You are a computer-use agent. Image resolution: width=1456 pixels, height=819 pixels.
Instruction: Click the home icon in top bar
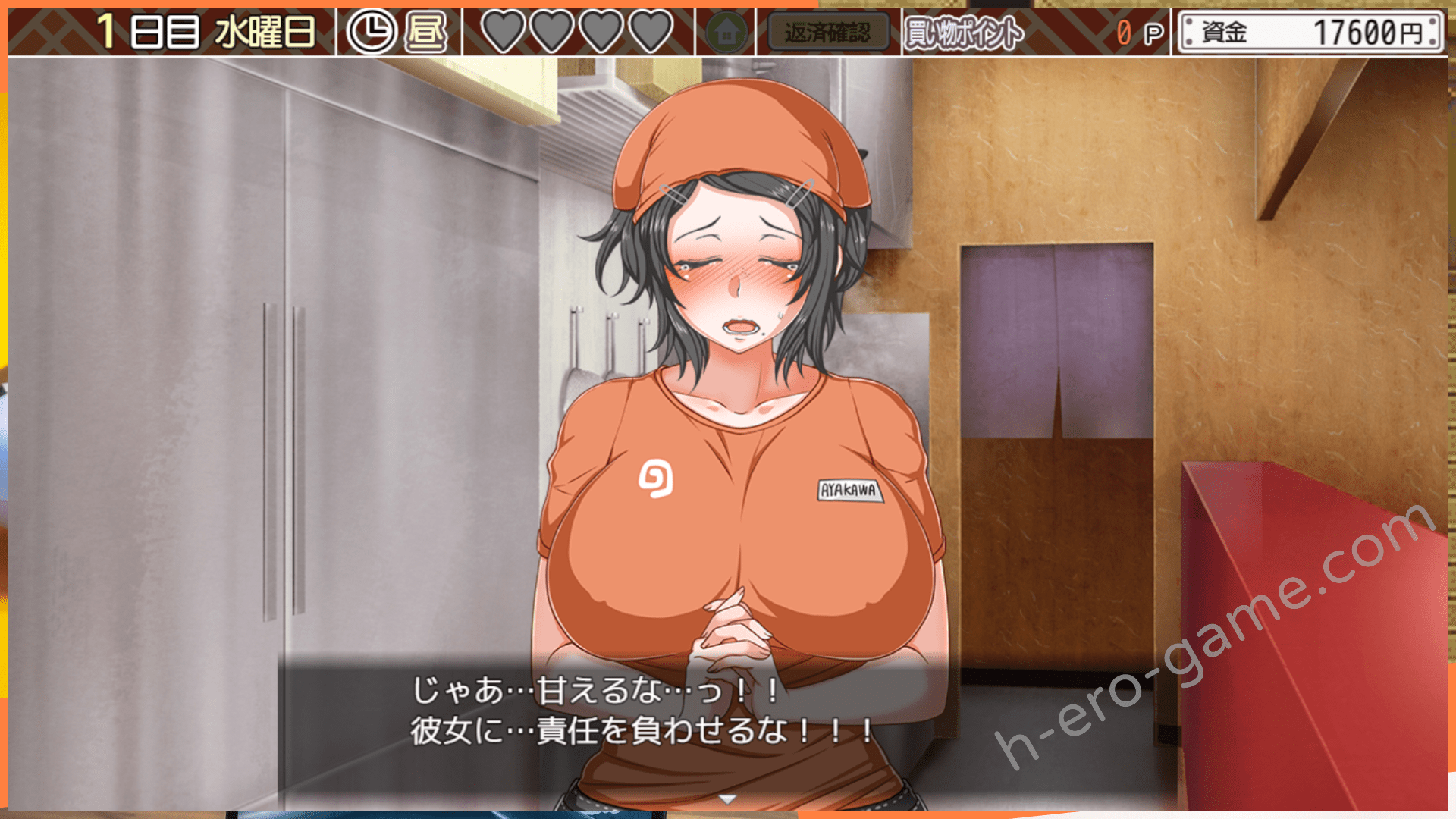coord(726,33)
